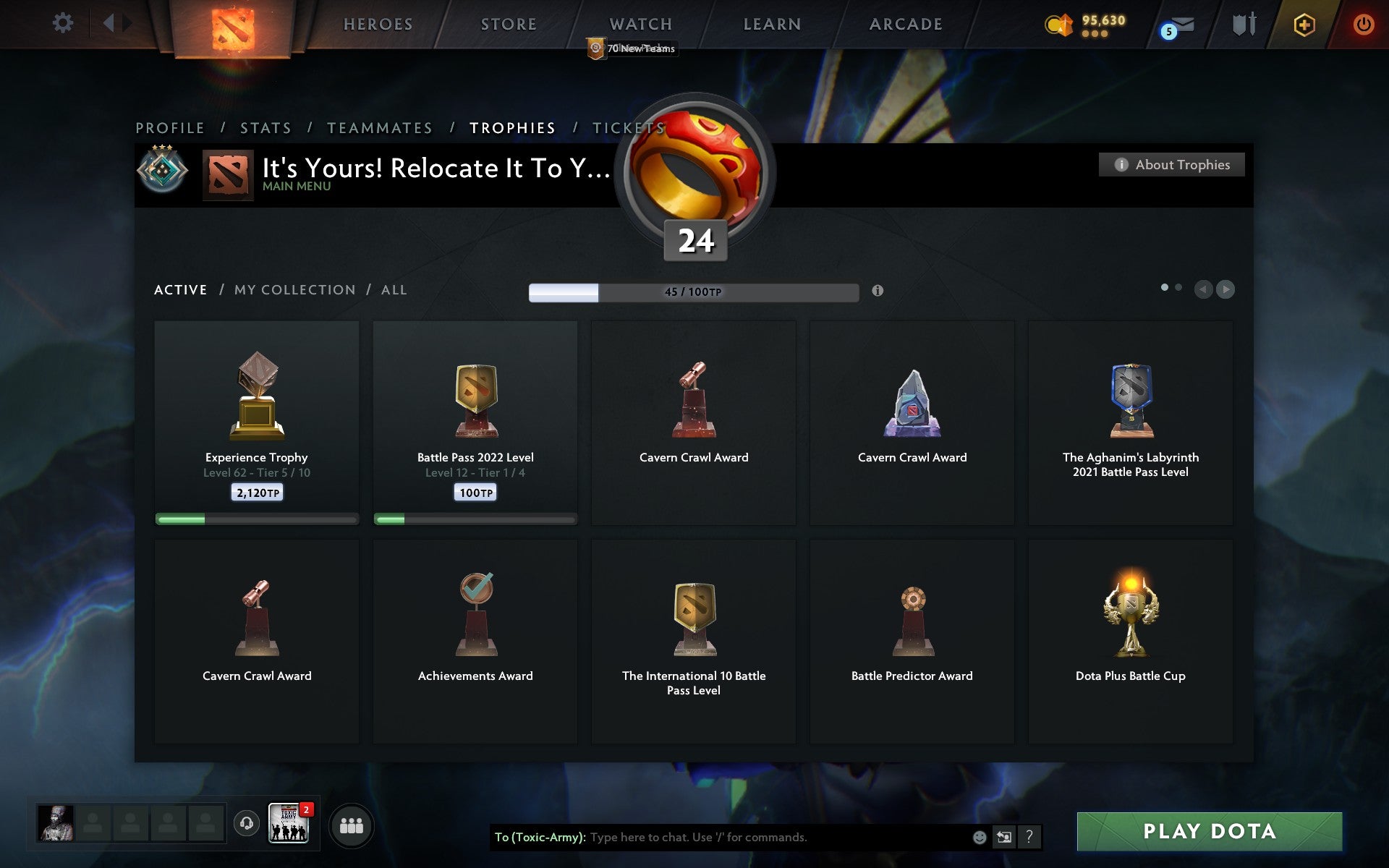Image resolution: width=1389 pixels, height=868 pixels.
Task: Switch to the MY COLLECTION tab
Action: 294,289
